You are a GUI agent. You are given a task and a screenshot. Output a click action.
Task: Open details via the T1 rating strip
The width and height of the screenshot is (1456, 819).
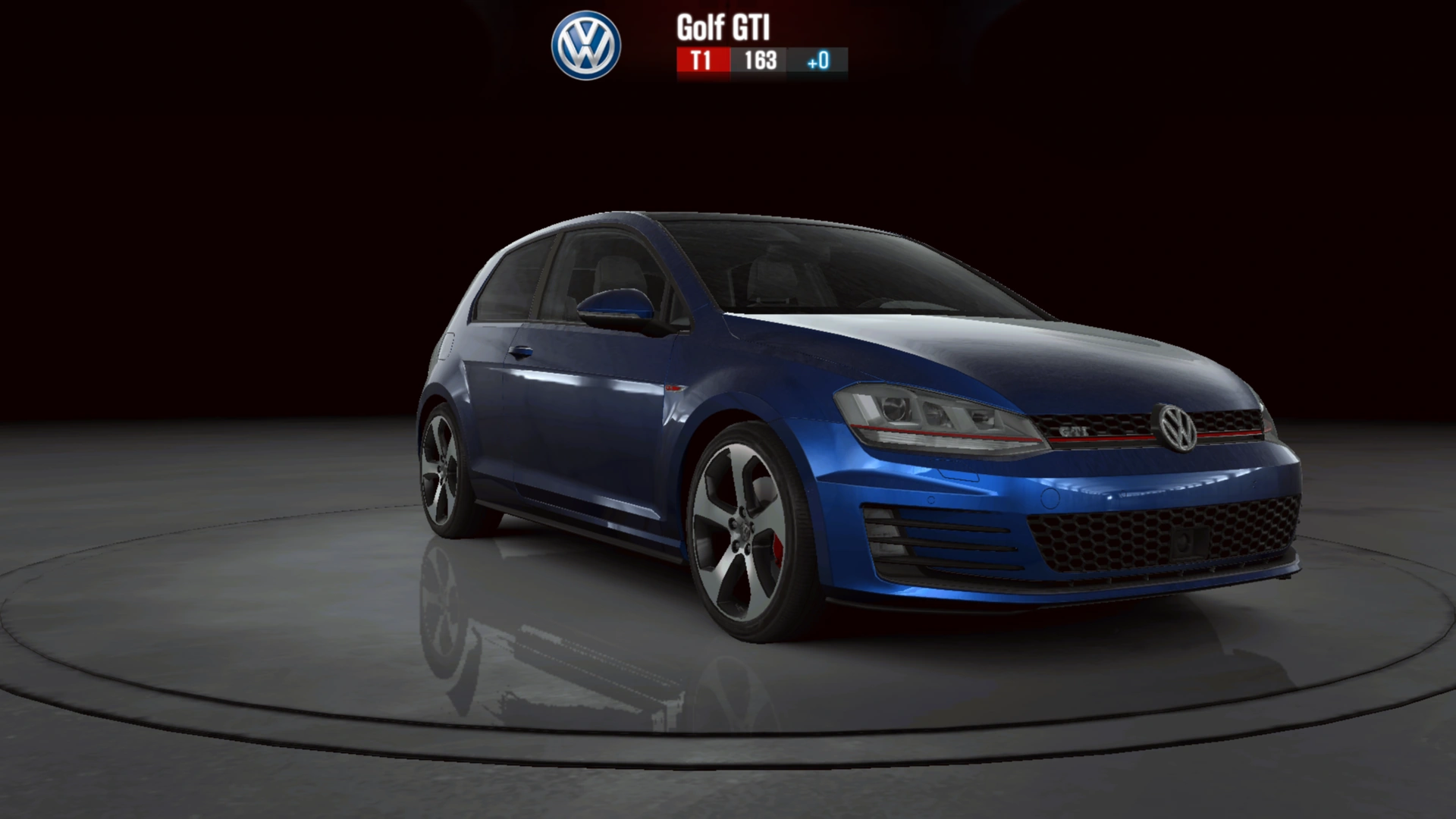pos(701,60)
